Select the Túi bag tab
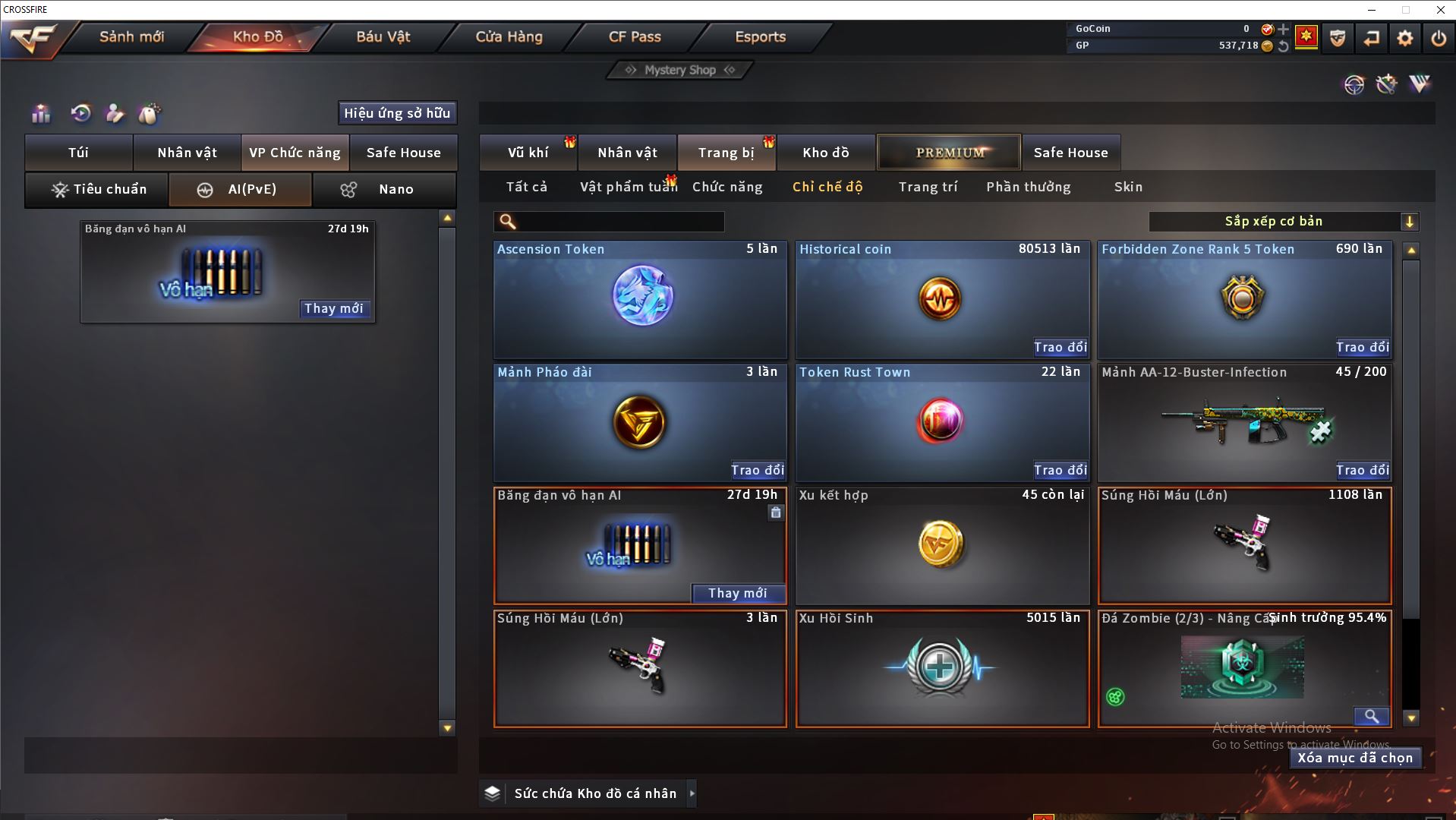1456x820 pixels. 78,153
